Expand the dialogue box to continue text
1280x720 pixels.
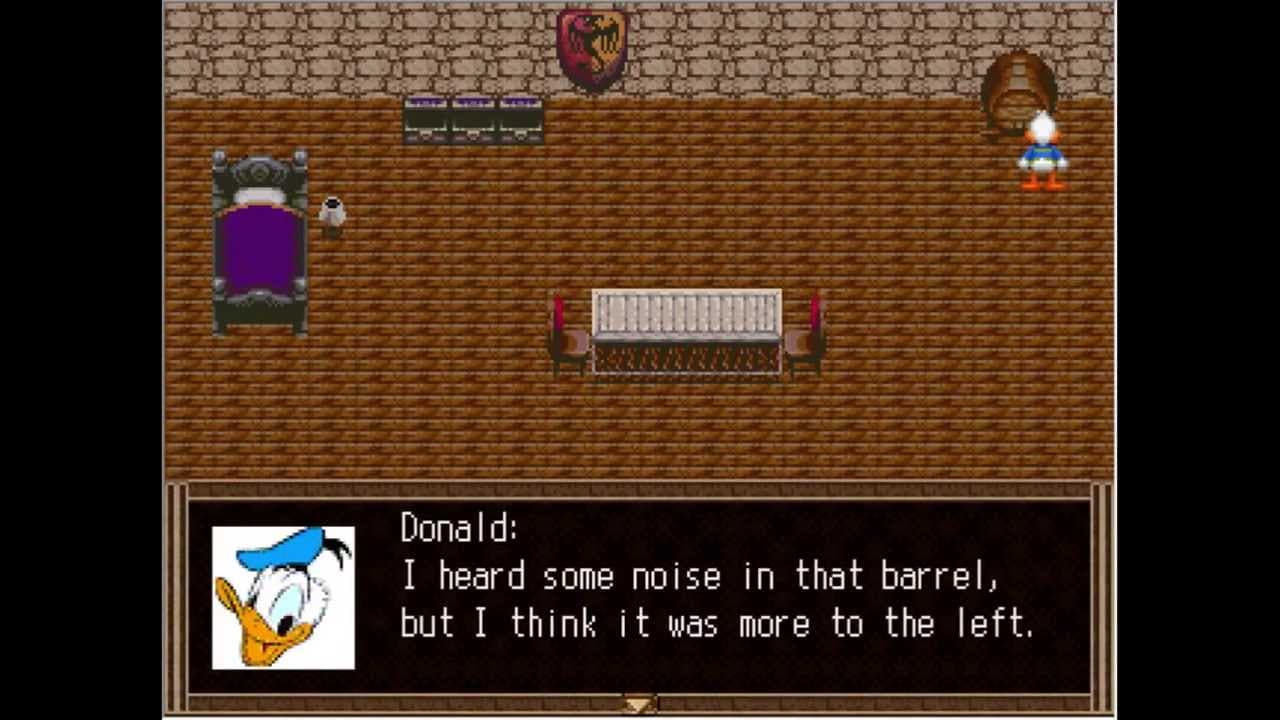click(x=637, y=705)
